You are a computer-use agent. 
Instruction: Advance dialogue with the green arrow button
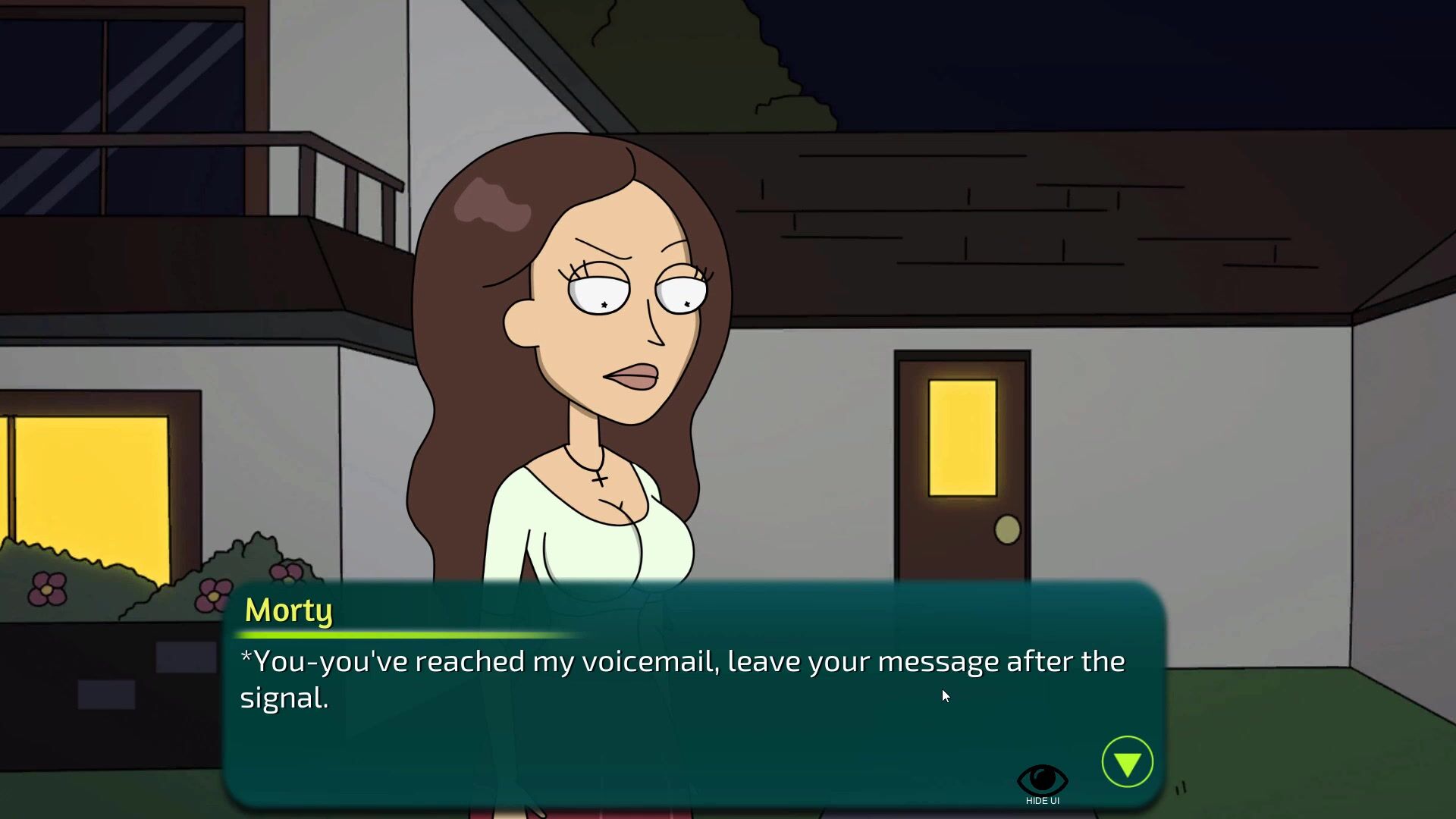(x=1127, y=762)
